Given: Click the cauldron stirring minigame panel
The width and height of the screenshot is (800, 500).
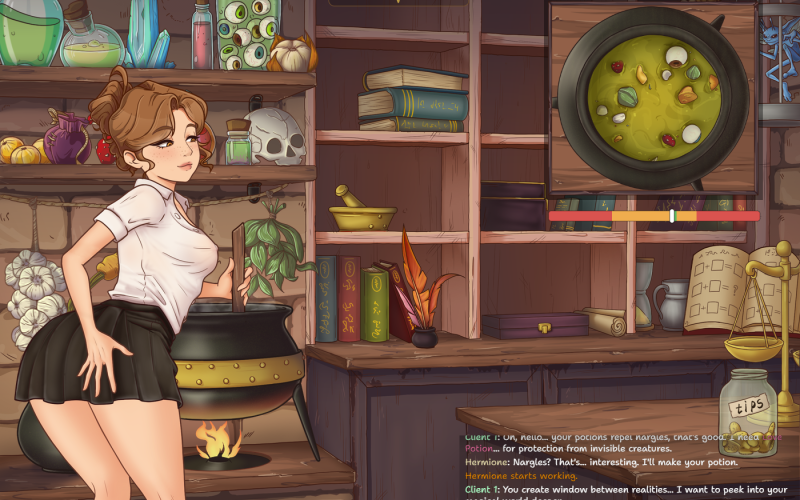Looking at the screenshot, I should 653,97.
